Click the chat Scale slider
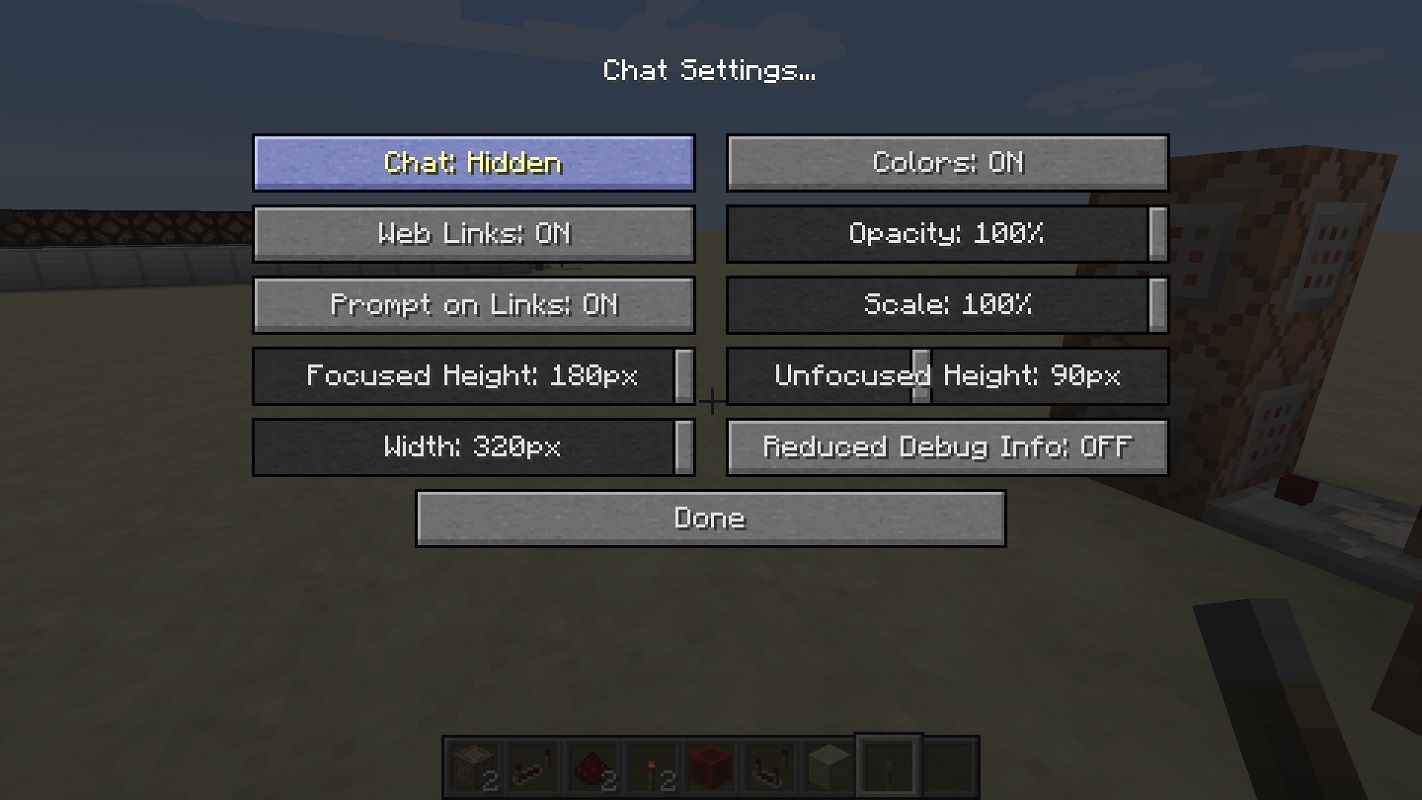This screenshot has height=800, width=1422. click(x=947, y=305)
